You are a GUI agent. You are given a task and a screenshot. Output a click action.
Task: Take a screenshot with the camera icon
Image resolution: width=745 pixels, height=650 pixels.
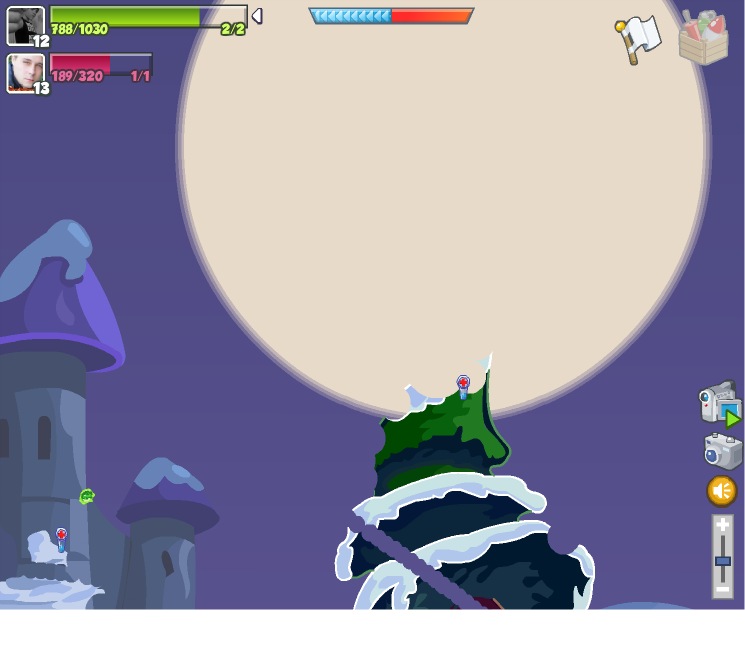pyautogui.click(x=722, y=451)
